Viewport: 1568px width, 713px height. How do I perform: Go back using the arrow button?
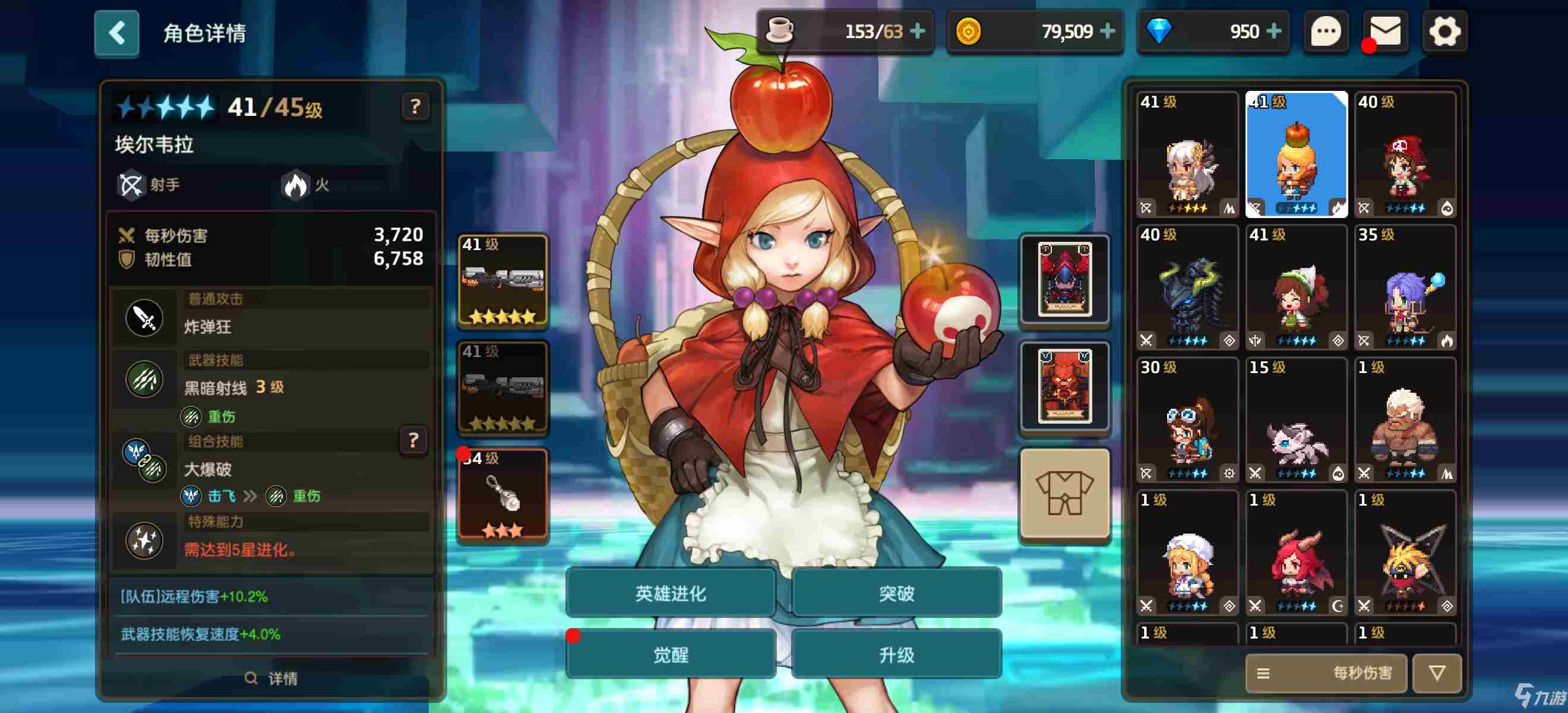click(116, 33)
